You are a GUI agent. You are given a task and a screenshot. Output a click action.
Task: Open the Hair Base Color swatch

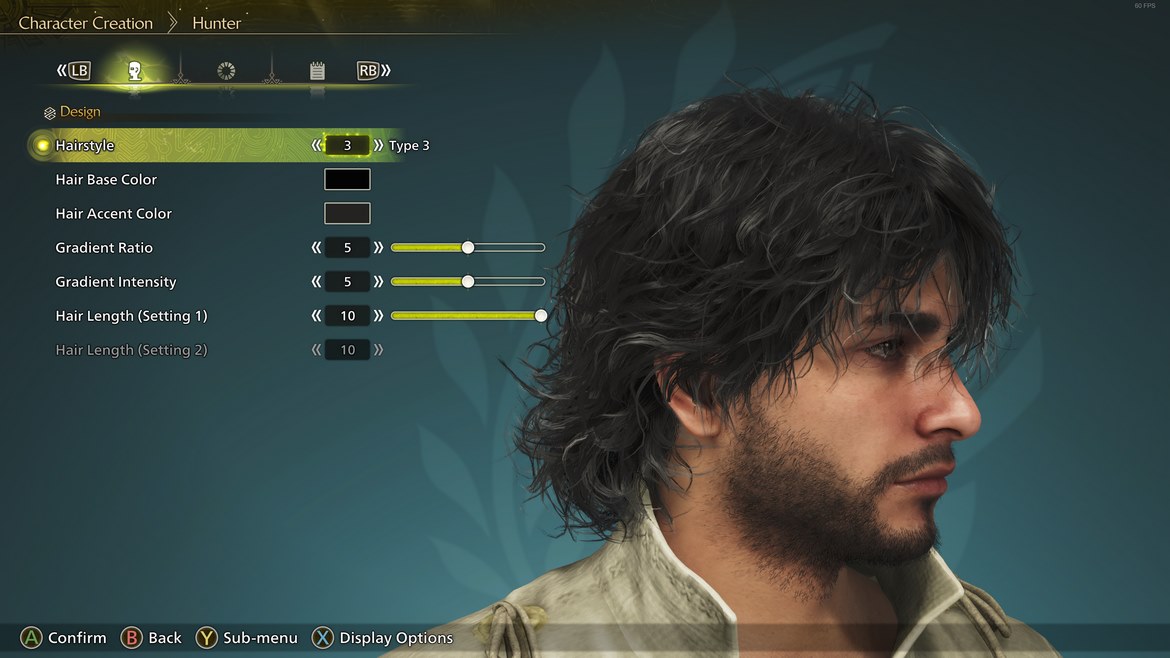coord(347,180)
